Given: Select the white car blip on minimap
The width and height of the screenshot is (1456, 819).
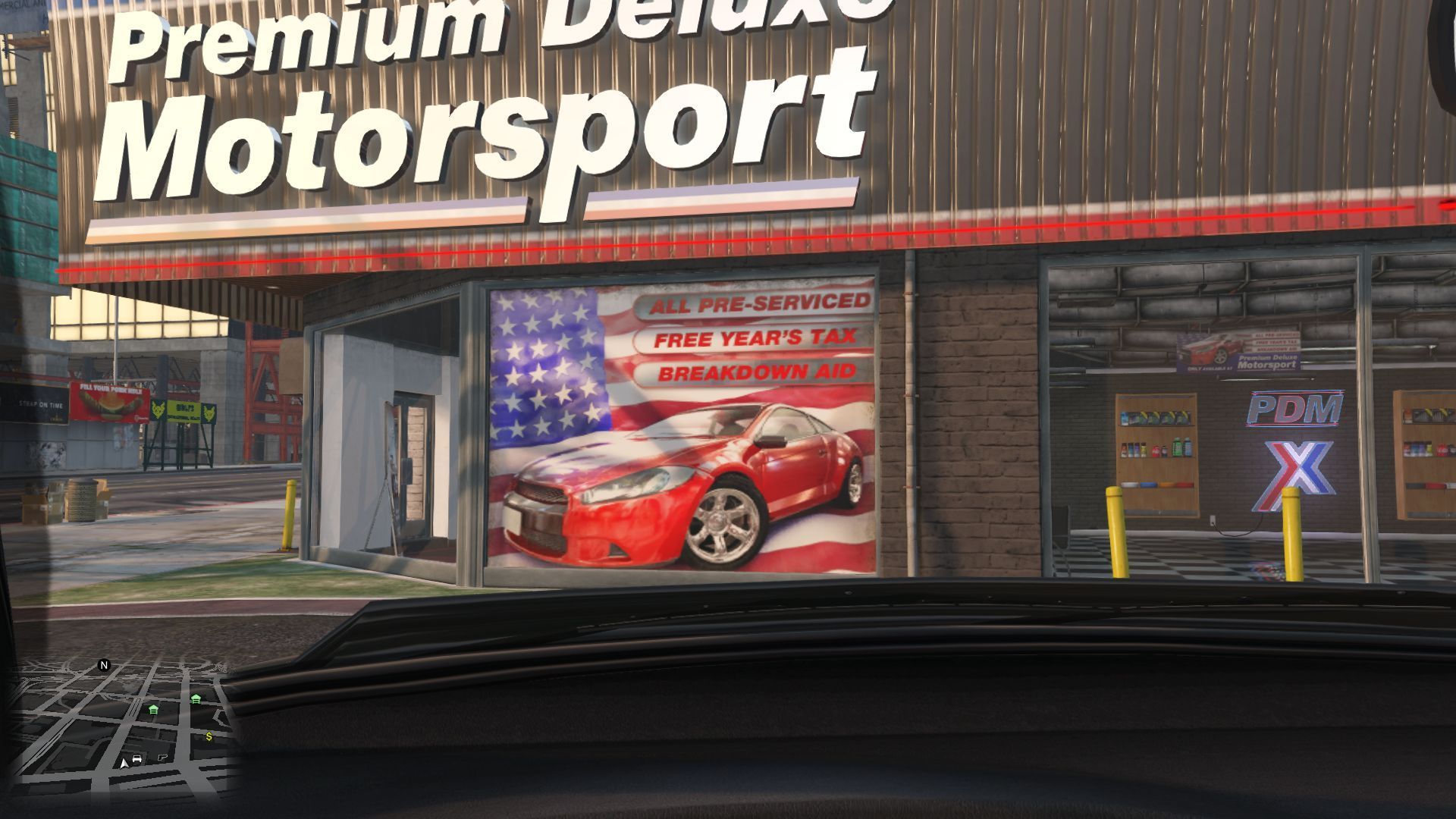Looking at the screenshot, I should coord(137,759).
